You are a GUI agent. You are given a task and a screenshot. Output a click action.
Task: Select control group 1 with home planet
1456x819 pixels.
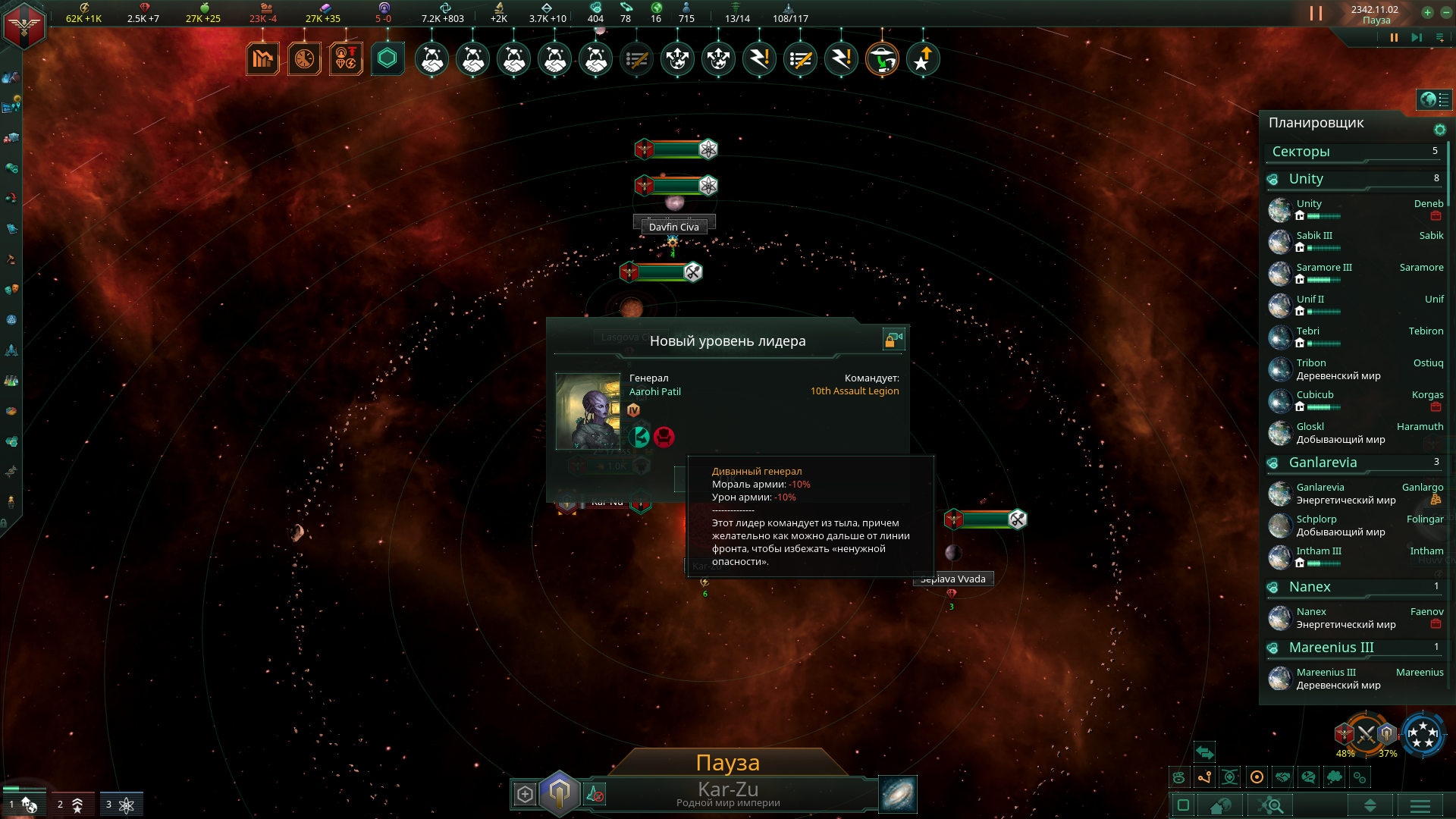tap(24, 804)
